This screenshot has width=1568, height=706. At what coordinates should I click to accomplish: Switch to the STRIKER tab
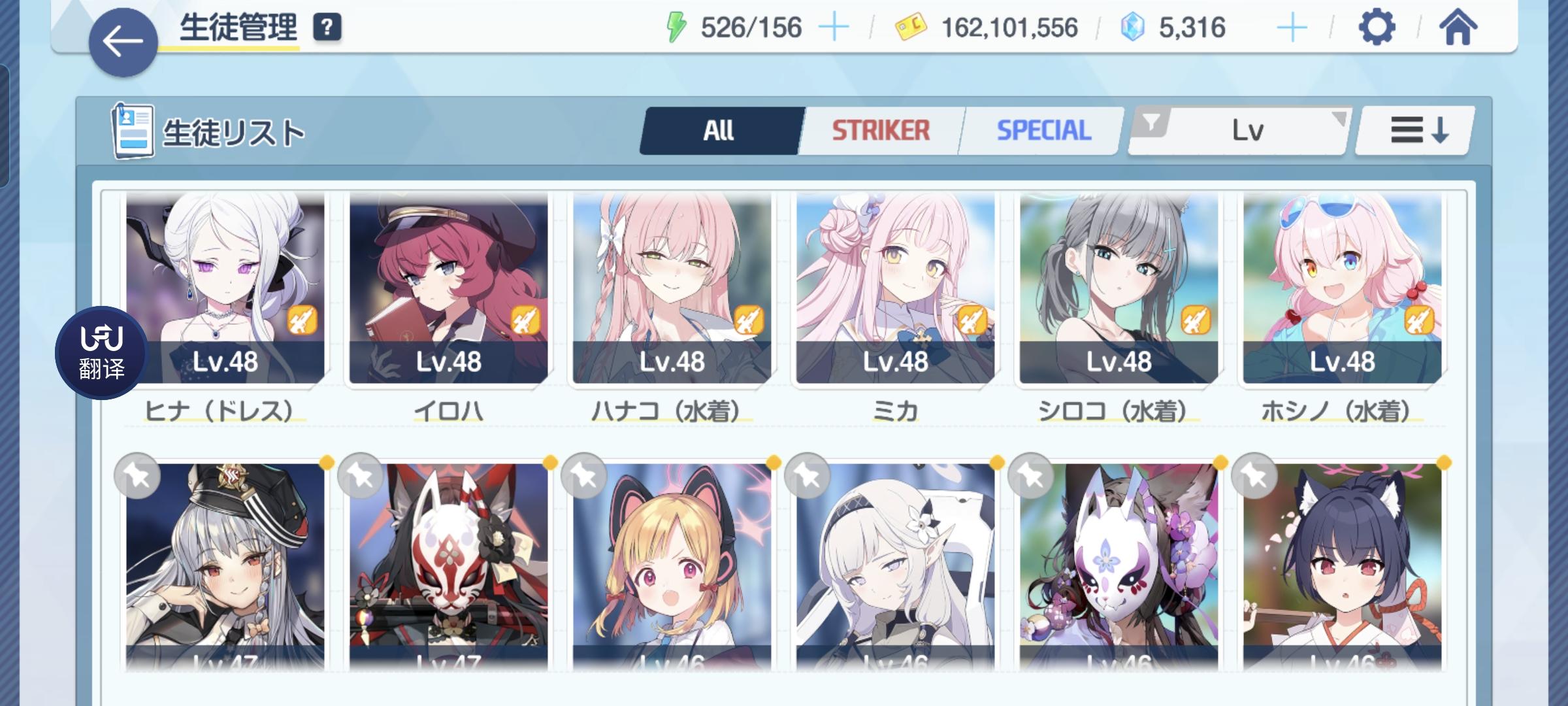(880, 129)
